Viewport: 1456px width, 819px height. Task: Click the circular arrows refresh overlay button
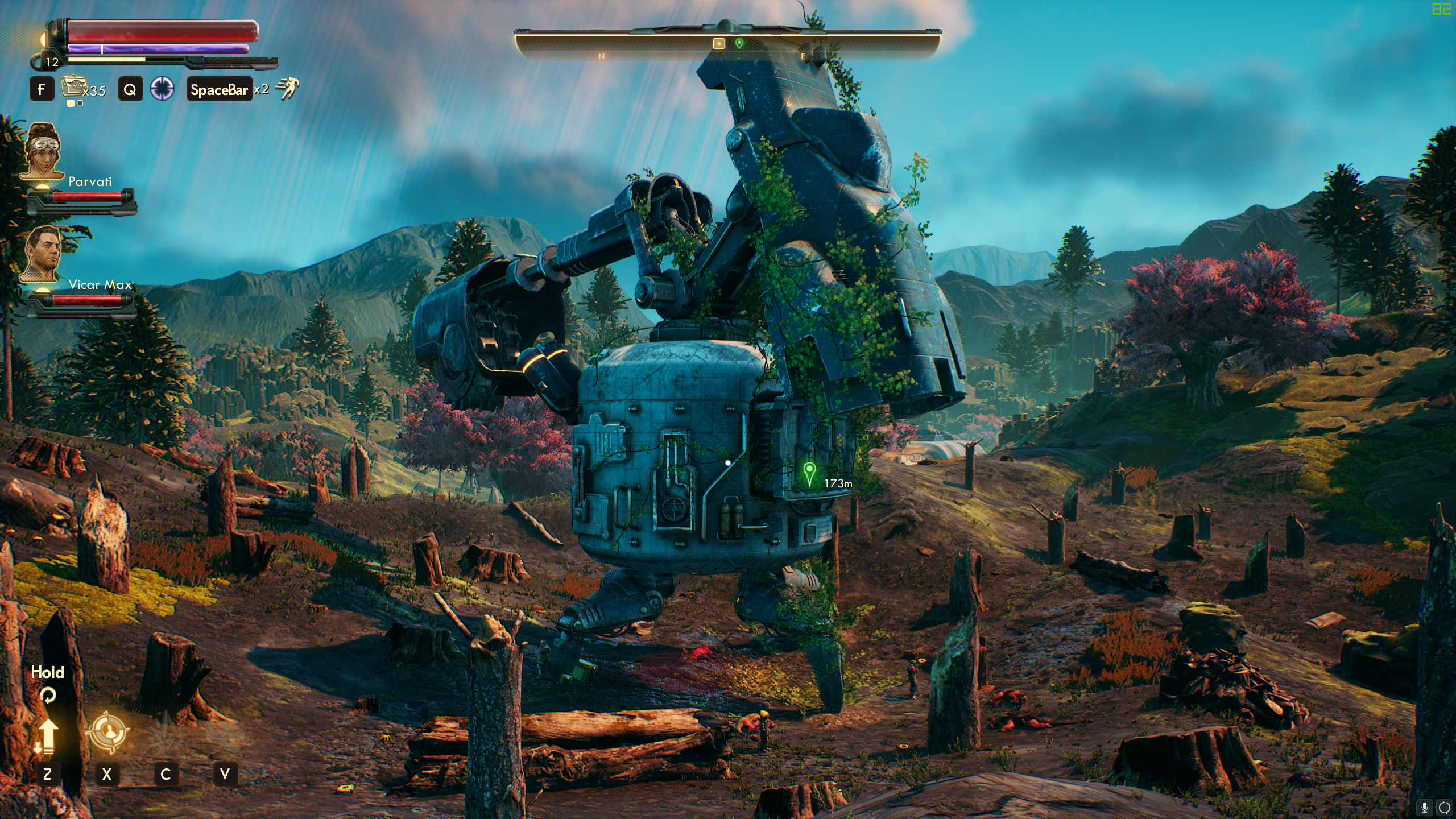pyautogui.click(x=1444, y=807)
